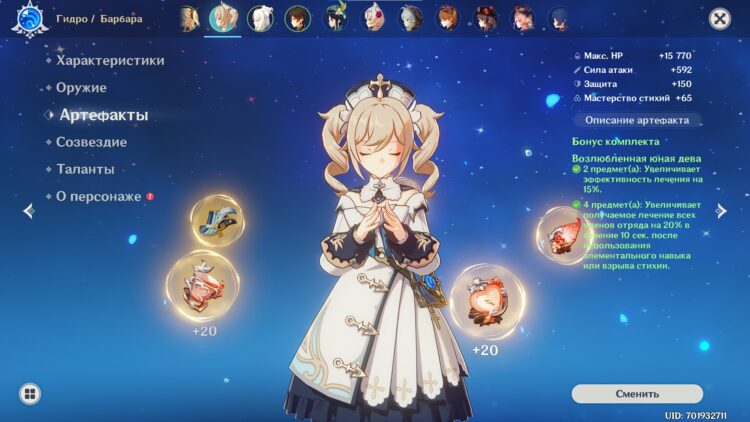
Task: Switch to the previous character with left arrow
Action: coord(28,210)
